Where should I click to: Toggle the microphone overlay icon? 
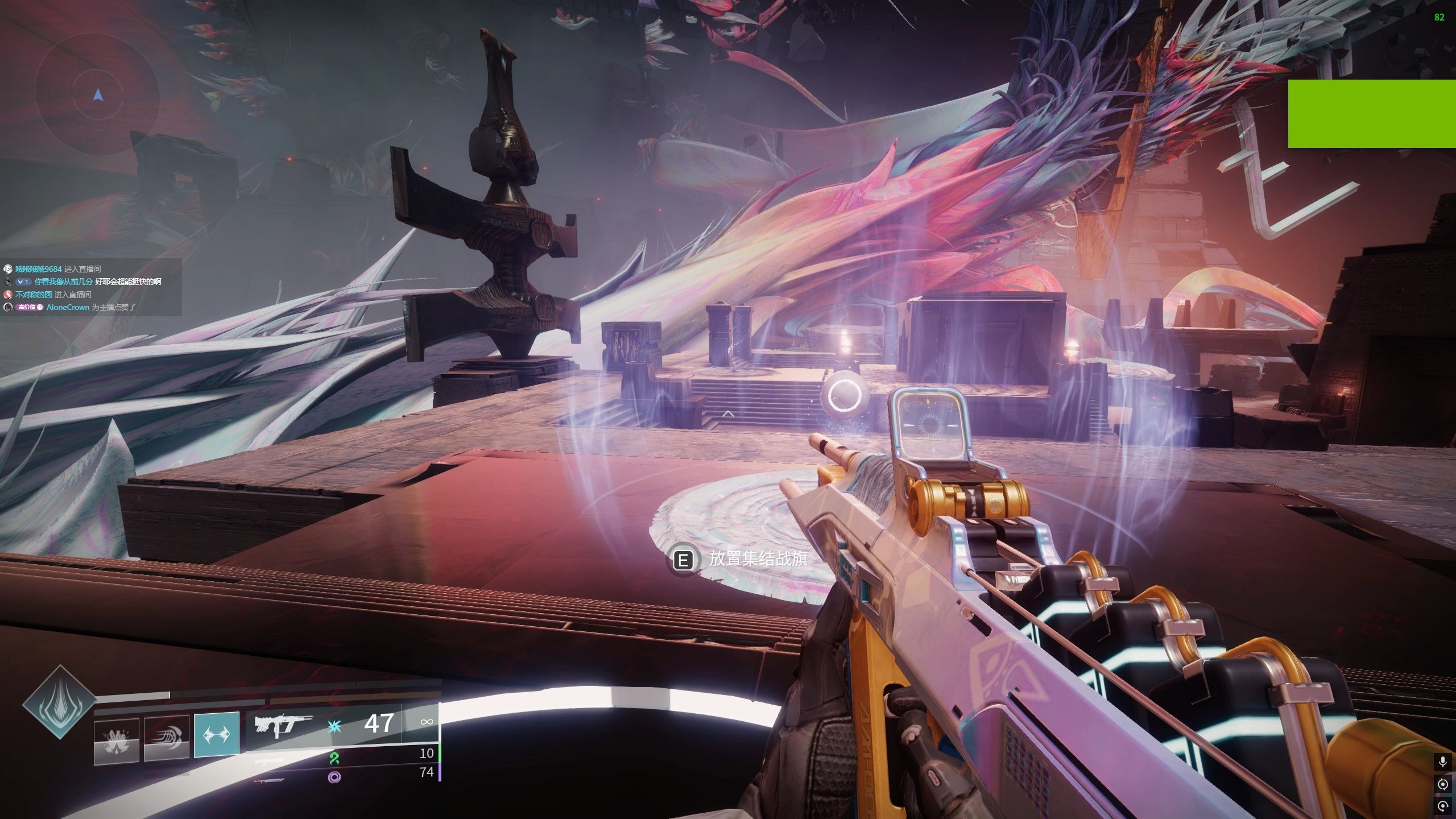[1442, 761]
